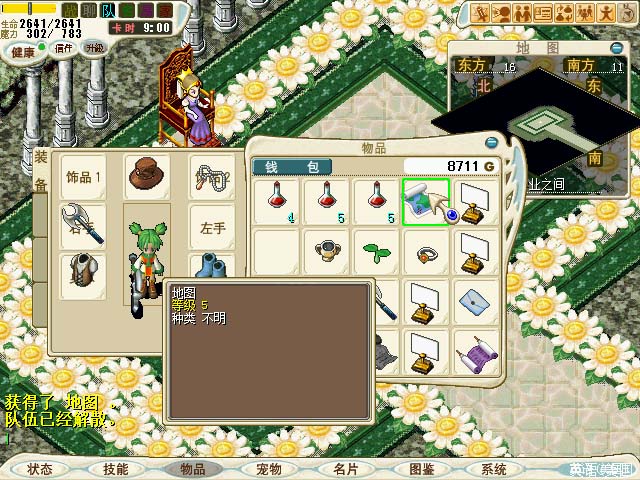Click the axe weapon equipment slot
Viewport: 640px width, 480px height.
point(83,225)
